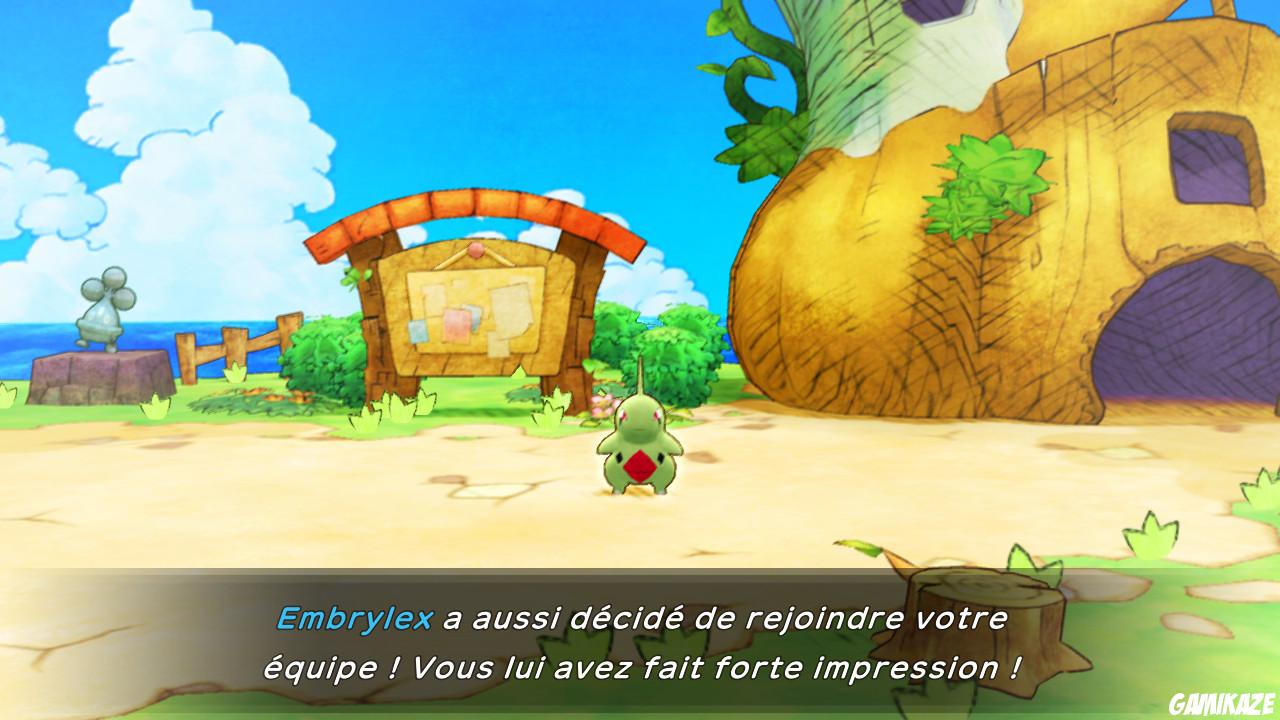
Task: Select the diamond marking on Embrylex's belly
Action: pyautogui.click(x=639, y=466)
